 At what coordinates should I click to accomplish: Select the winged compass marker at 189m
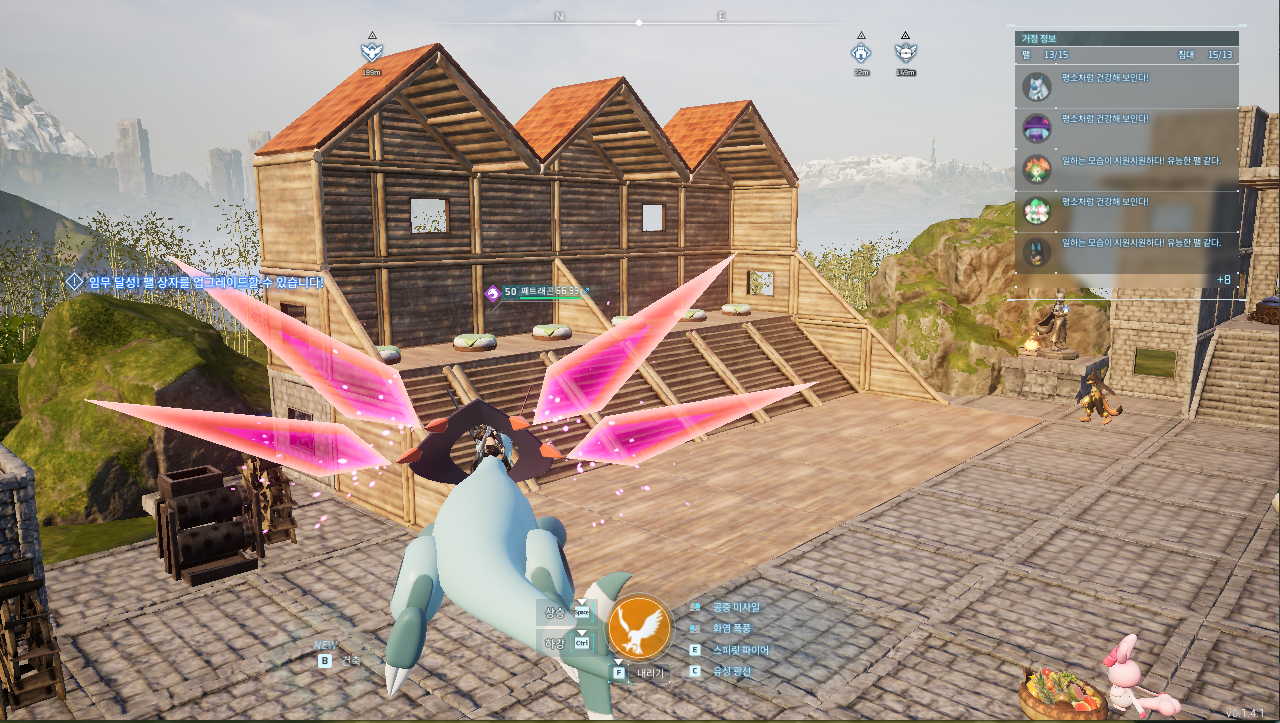click(x=372, y=52)
